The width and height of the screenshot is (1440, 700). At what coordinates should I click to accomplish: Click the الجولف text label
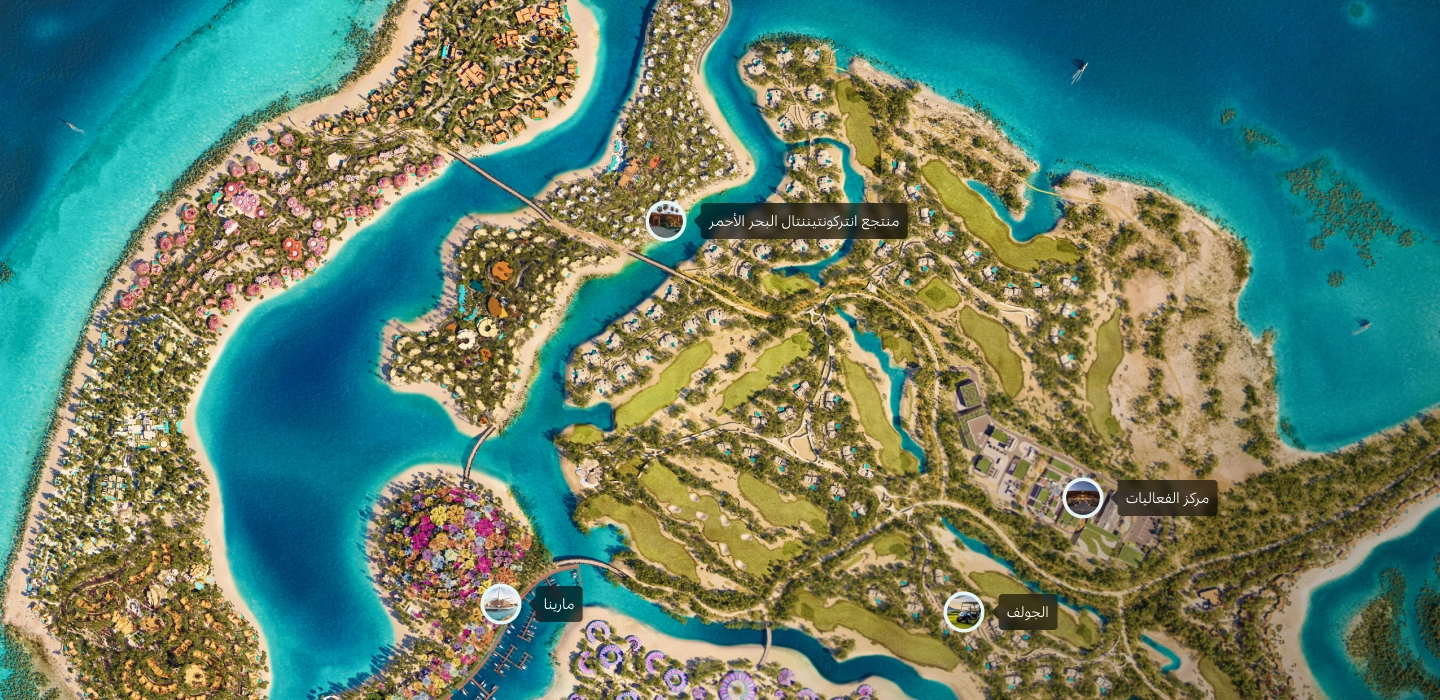(1027, 612)
